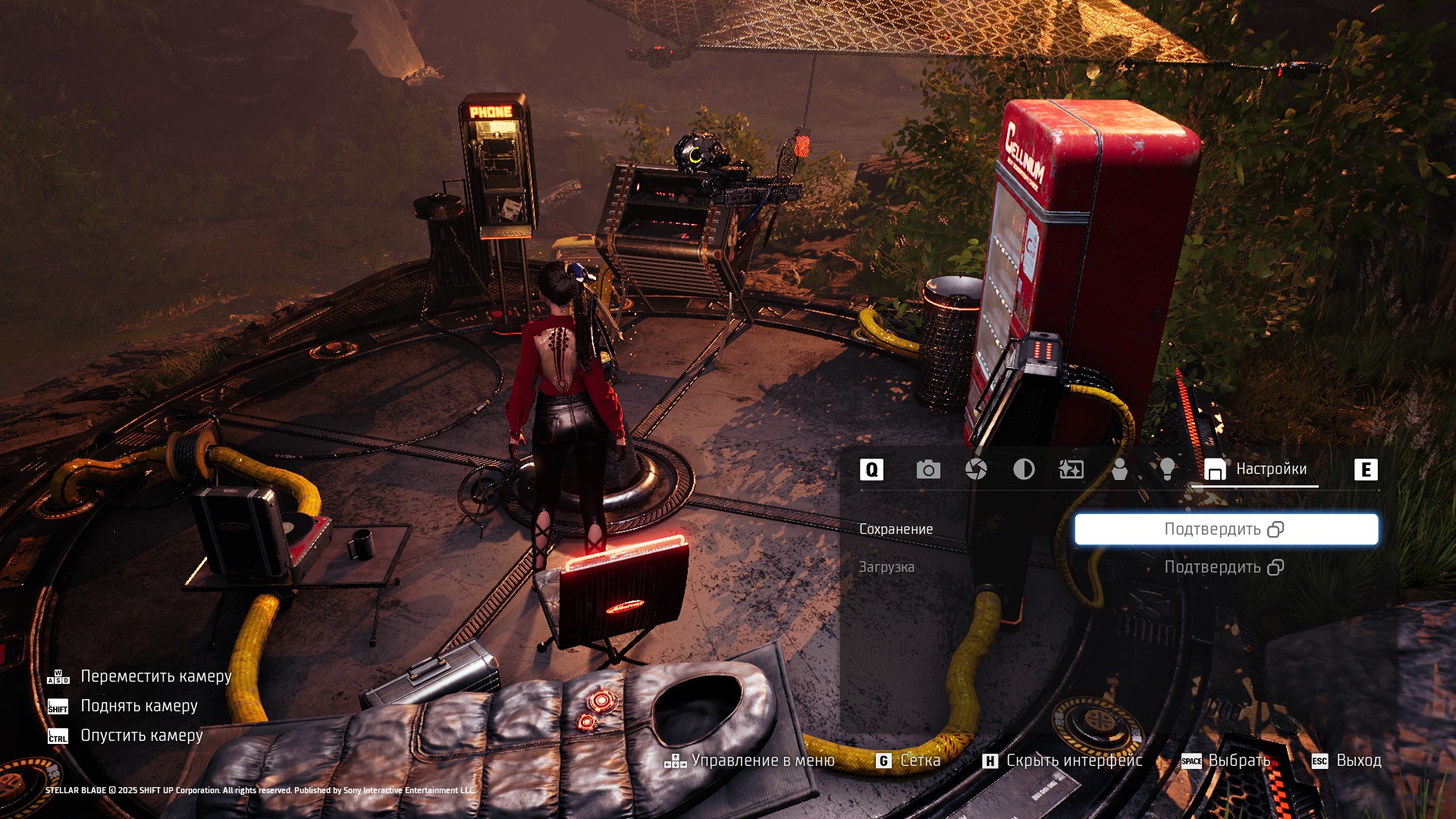The width and height of the screenshot is (1456, 819).
Task: Open the camera icon tab
Action: click(928, 469)
